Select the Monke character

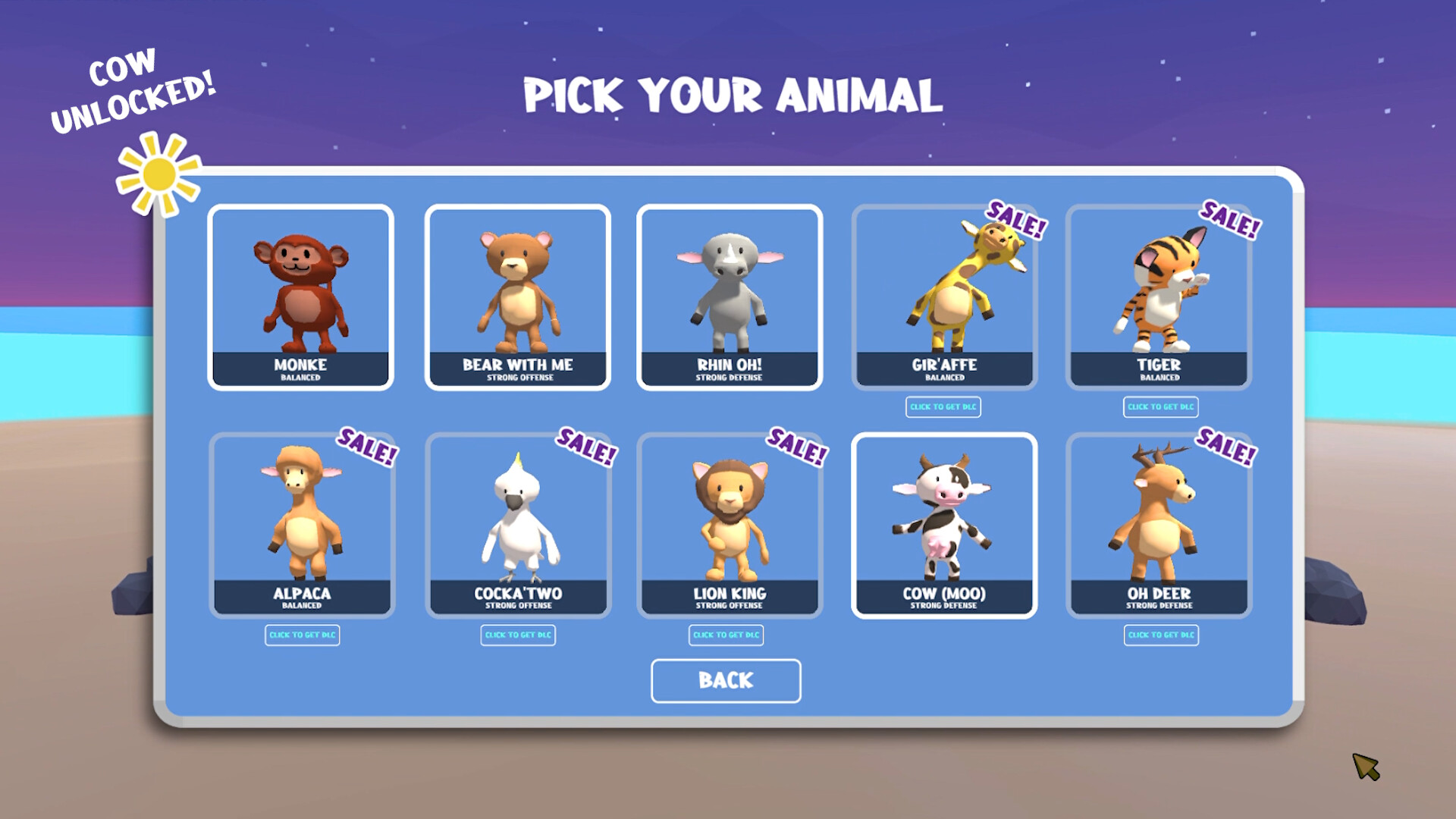pyautogui.click(x=300, y=296)
